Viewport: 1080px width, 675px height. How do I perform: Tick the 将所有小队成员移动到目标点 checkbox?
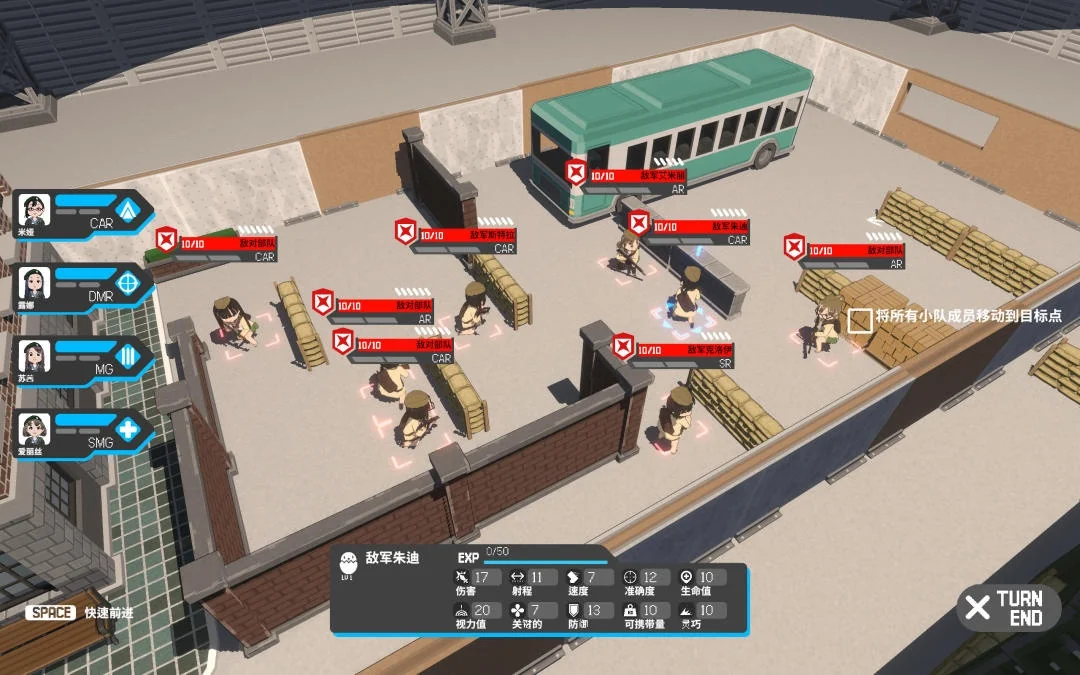(859, 320)
